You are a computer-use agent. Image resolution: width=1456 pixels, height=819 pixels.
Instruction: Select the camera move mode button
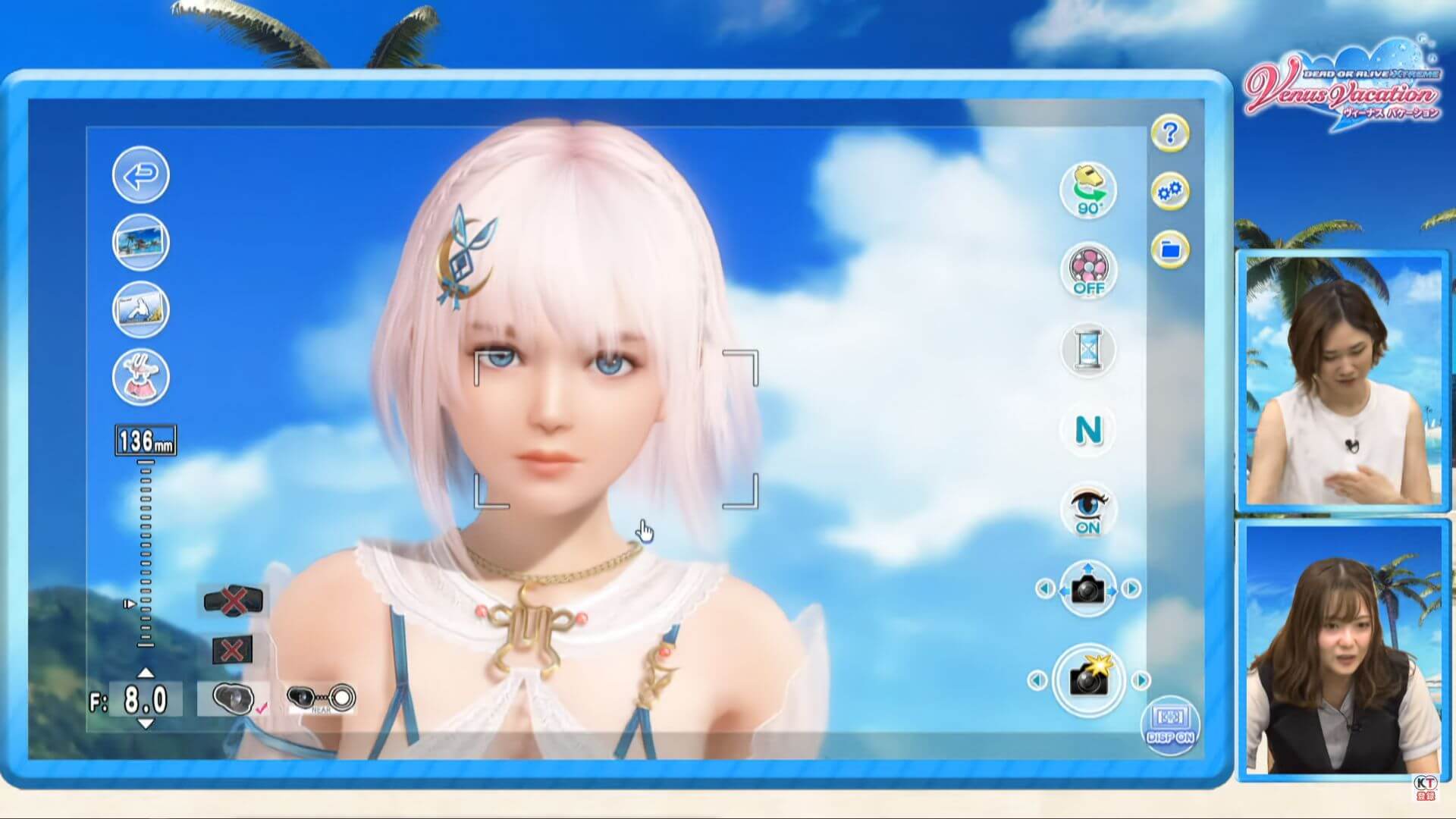[1088, 588]
